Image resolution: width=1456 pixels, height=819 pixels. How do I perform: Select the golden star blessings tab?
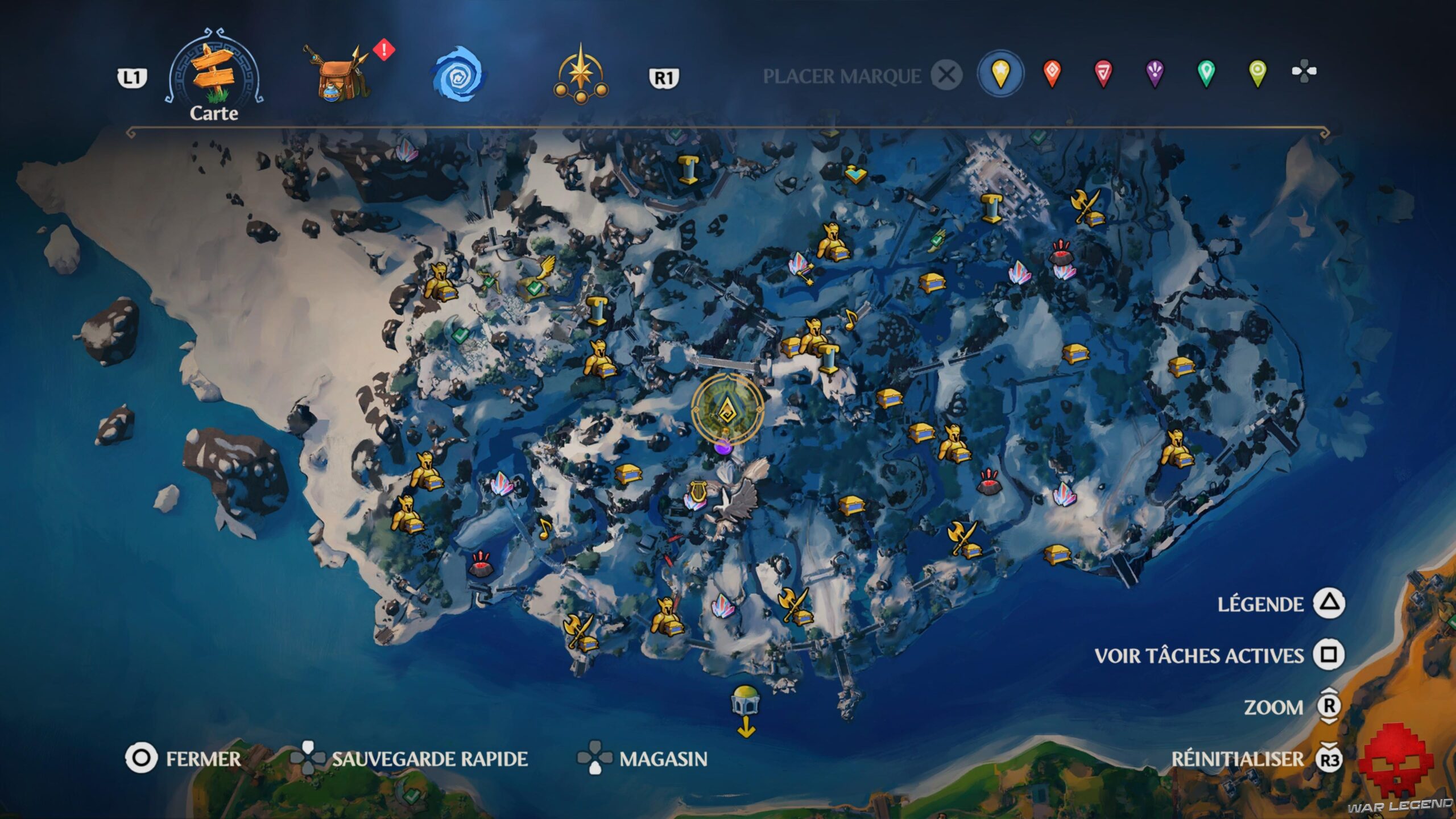[580, 74]
